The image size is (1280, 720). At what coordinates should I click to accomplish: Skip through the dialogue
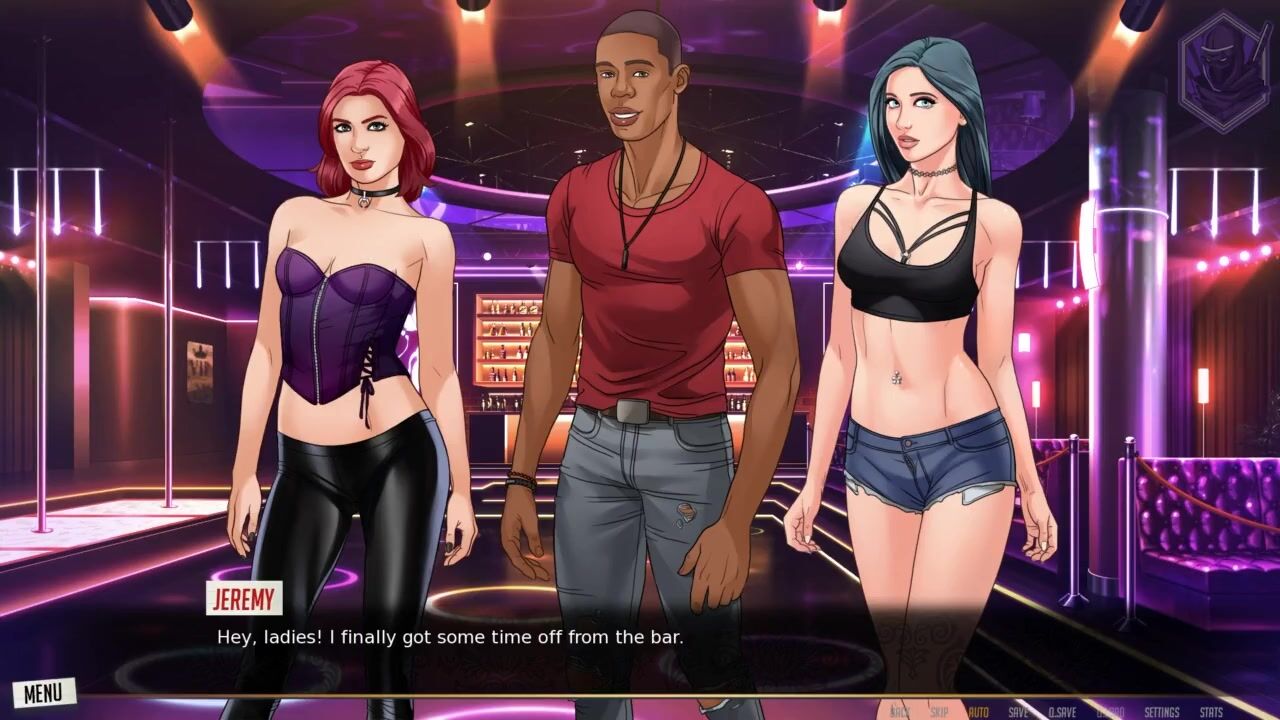pyautogui.click(x=939, y=712)
